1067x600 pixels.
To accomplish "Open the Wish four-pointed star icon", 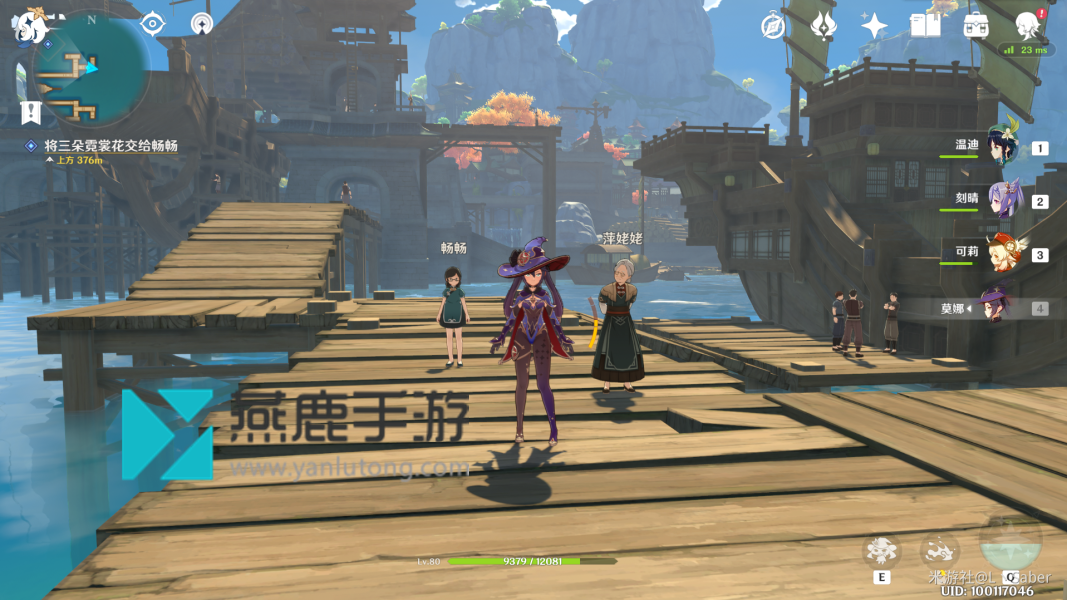I will [874, 26].
